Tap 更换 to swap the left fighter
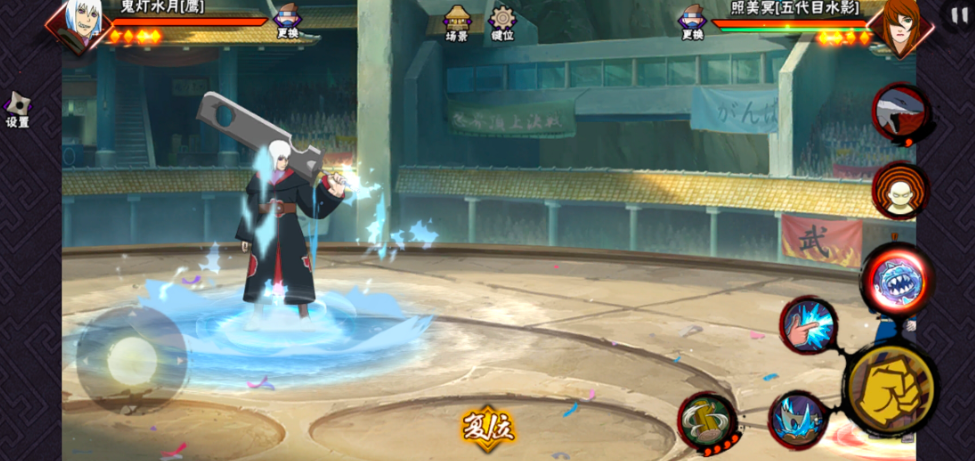Screen dimensions: 975x461 coord(288,20)
